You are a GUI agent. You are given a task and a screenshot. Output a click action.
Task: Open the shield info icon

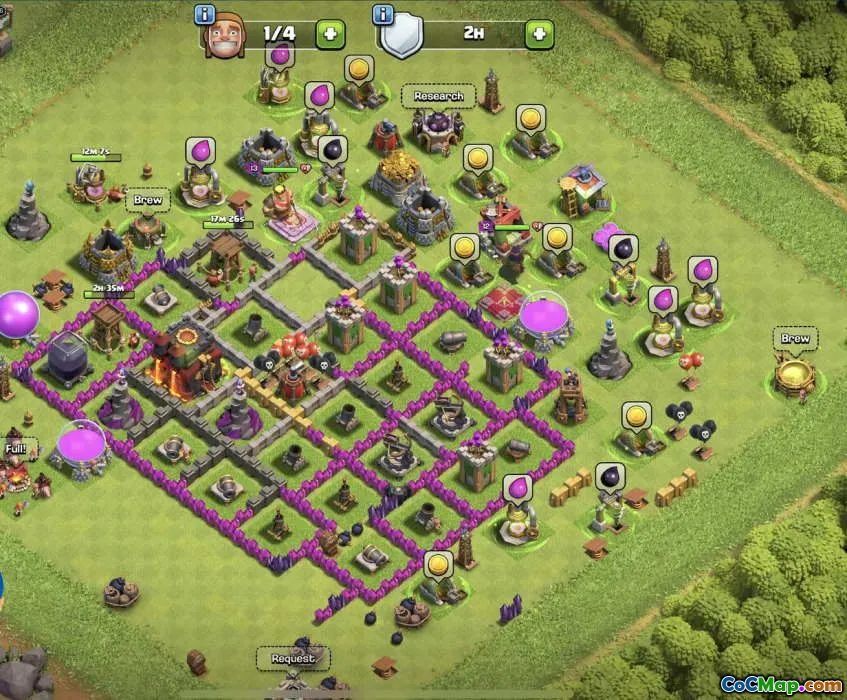tap(382, 14)
